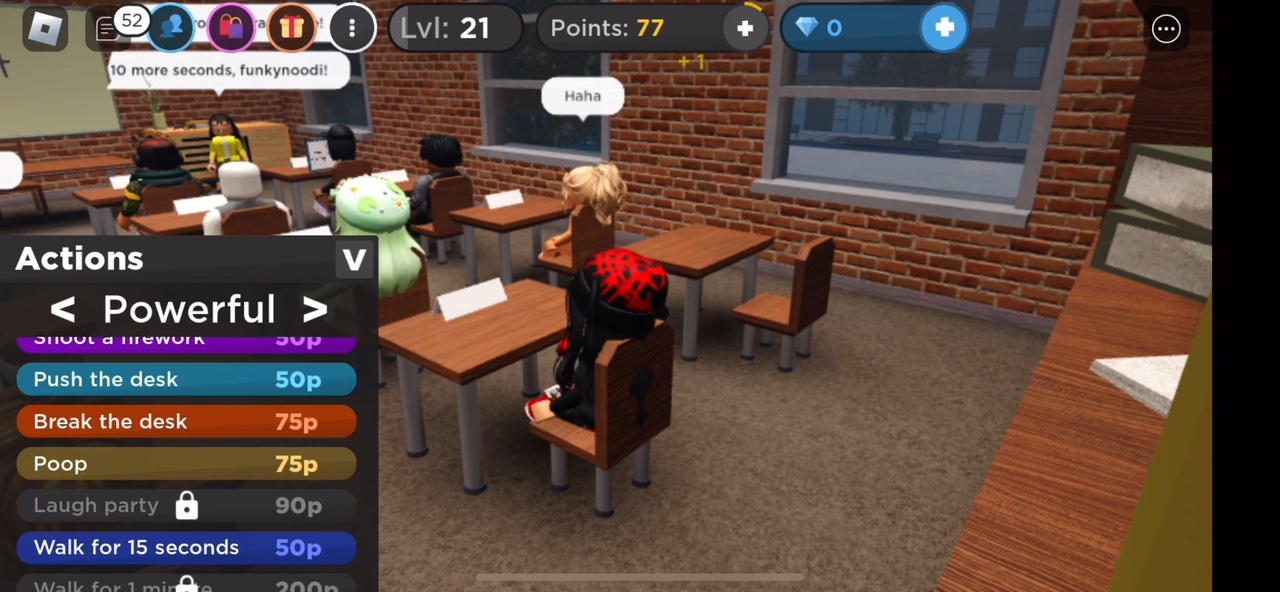Image resolution: width=1280 pixels, height=592 pixels.
Task: Open the shop bag icon
Action: coord(232,28)
